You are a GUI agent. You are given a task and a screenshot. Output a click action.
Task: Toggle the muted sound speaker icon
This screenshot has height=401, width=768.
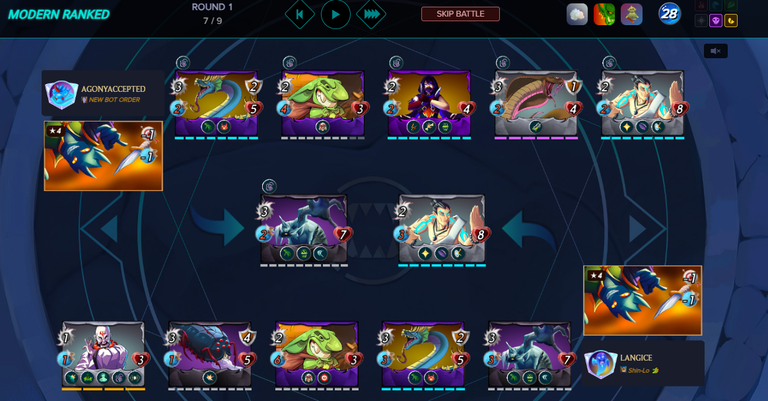click(x=715, y=51)
